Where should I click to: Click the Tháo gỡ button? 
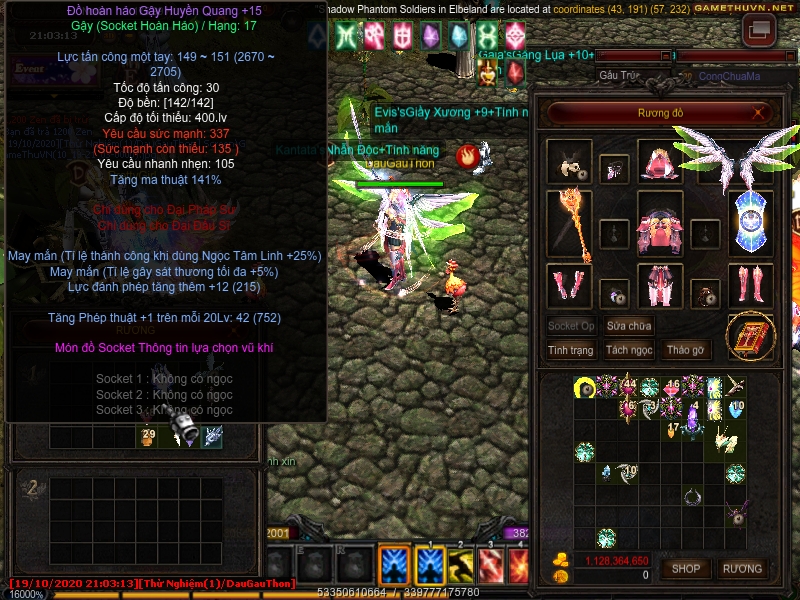tap(685, 350)
